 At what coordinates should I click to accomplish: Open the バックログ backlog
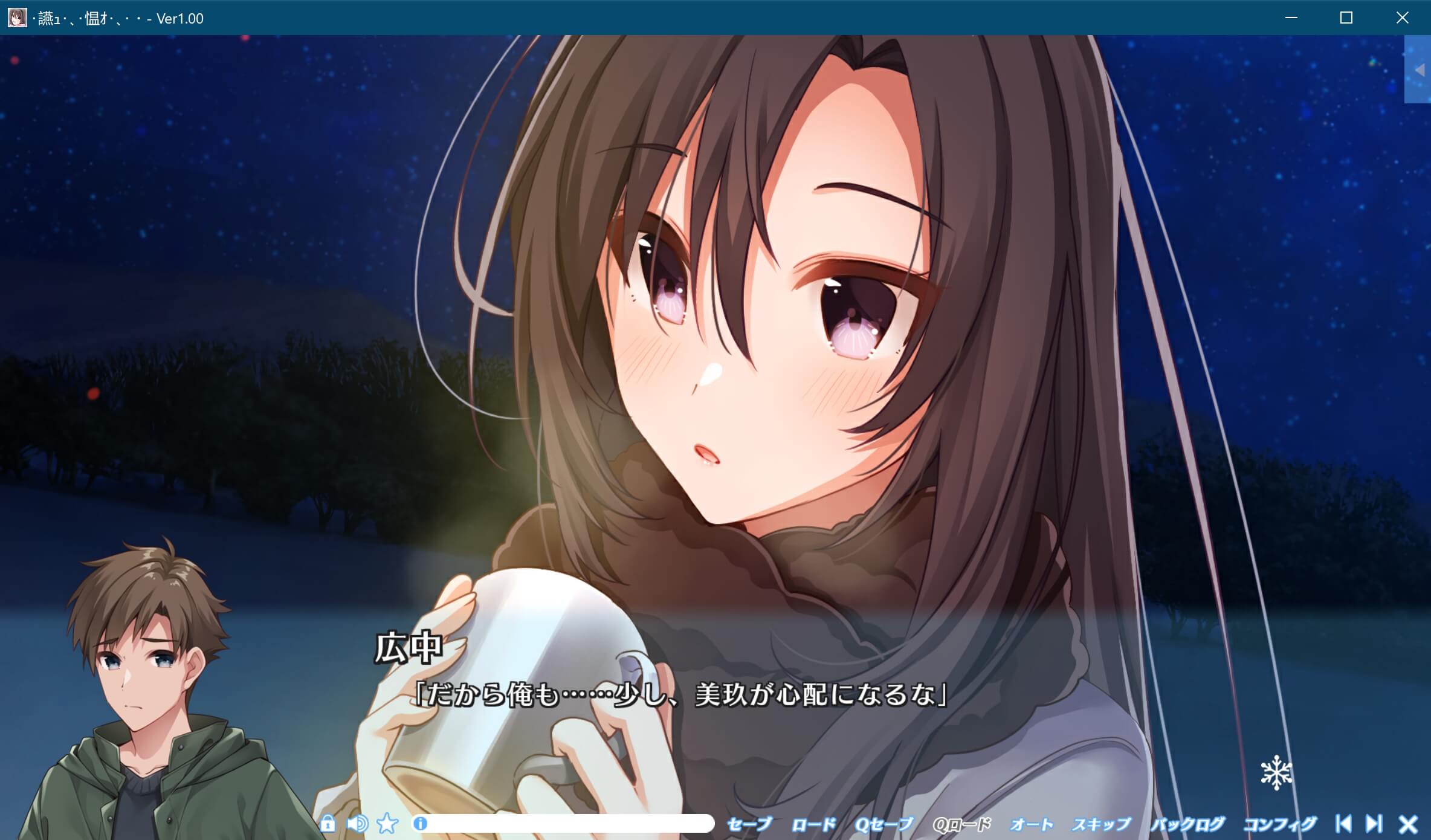click(x=1189, y=823)
